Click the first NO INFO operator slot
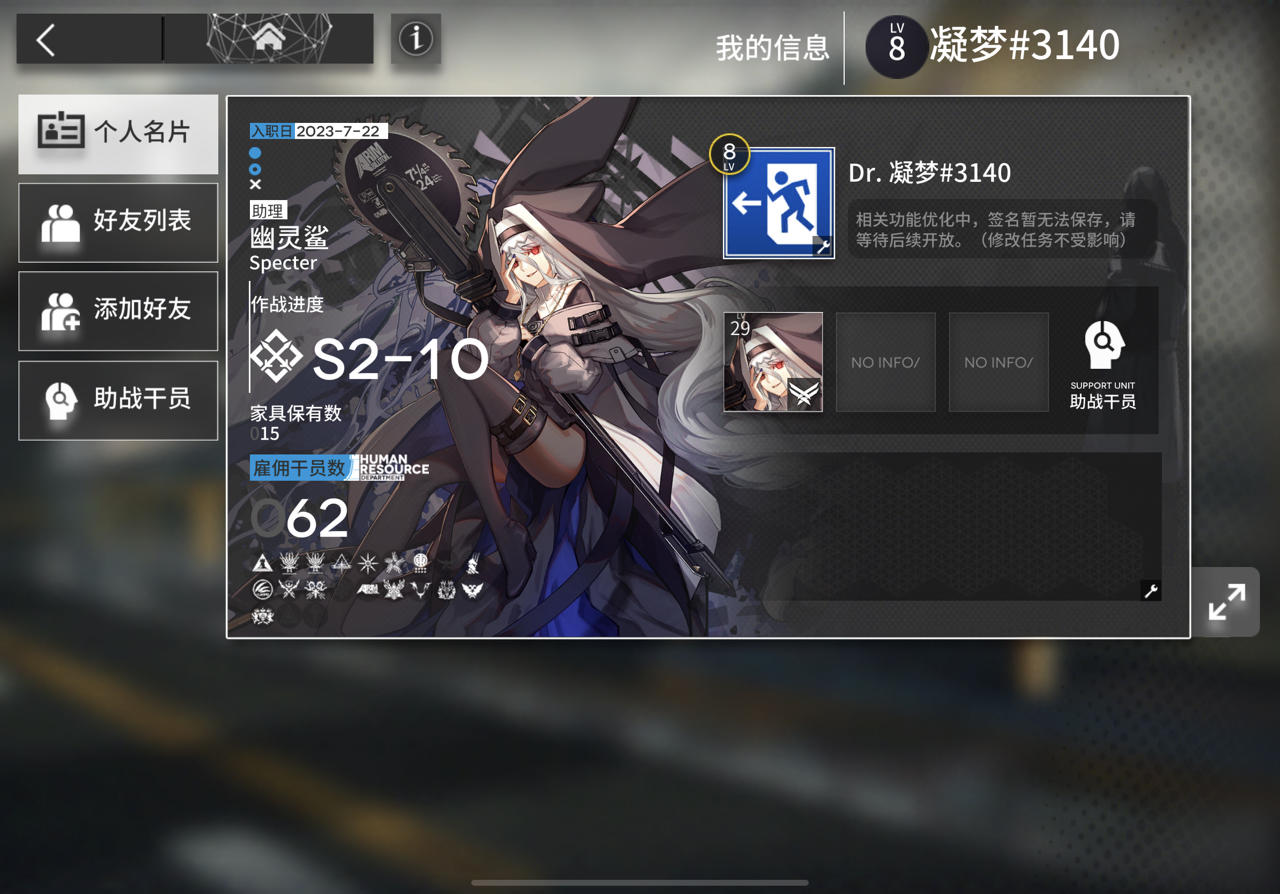Image resolution: width=1280 pixels, height=894 pixels. coord(885,361)
